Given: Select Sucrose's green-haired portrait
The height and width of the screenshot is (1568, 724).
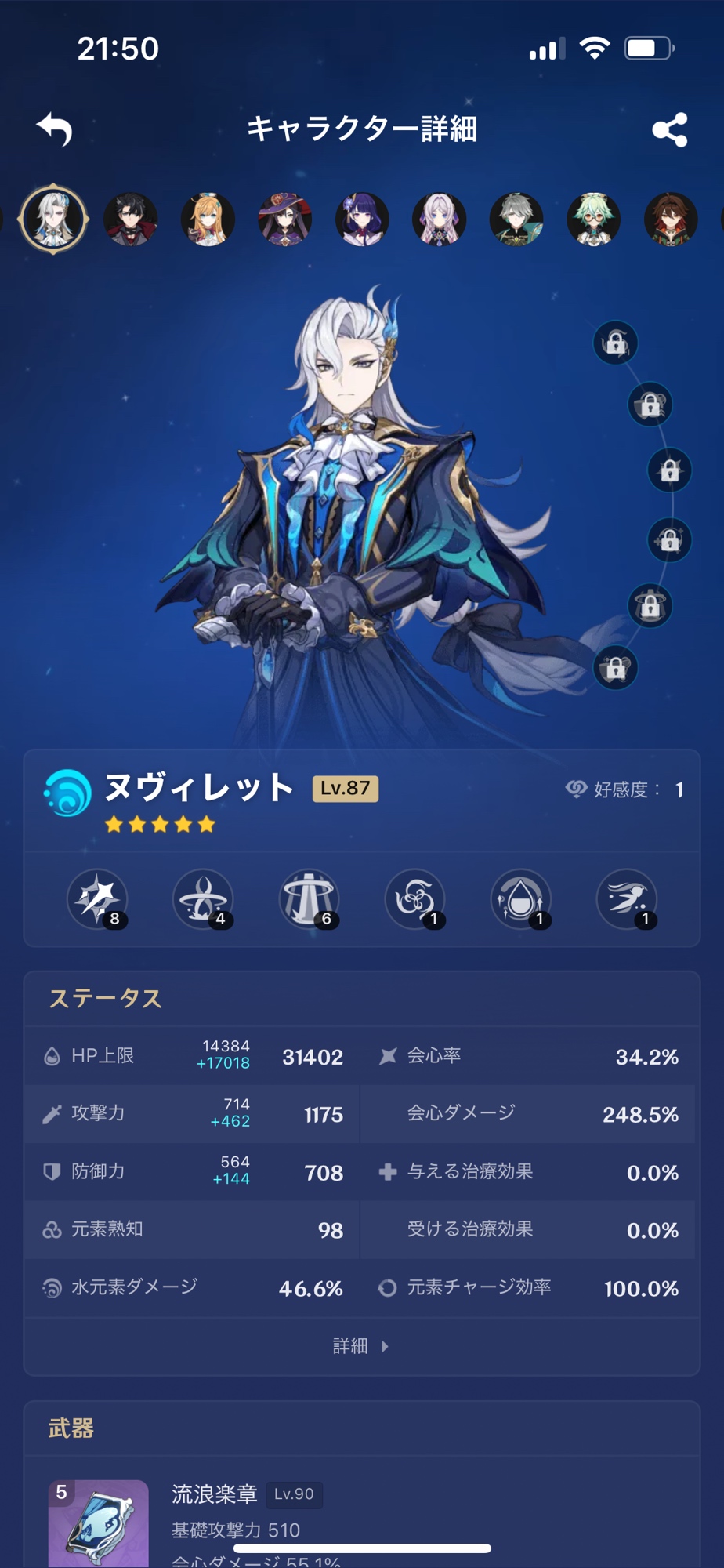Looking at the screenshot, I should 593,219.
